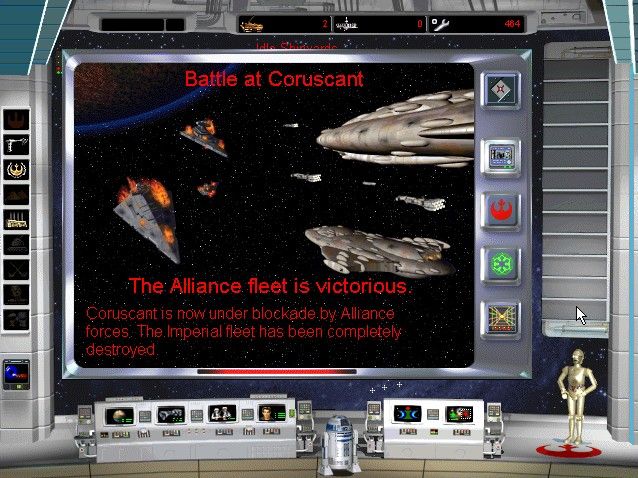638x478 pixels.
Task: Select the troops monitor on the console
Action: coord(221,412)
